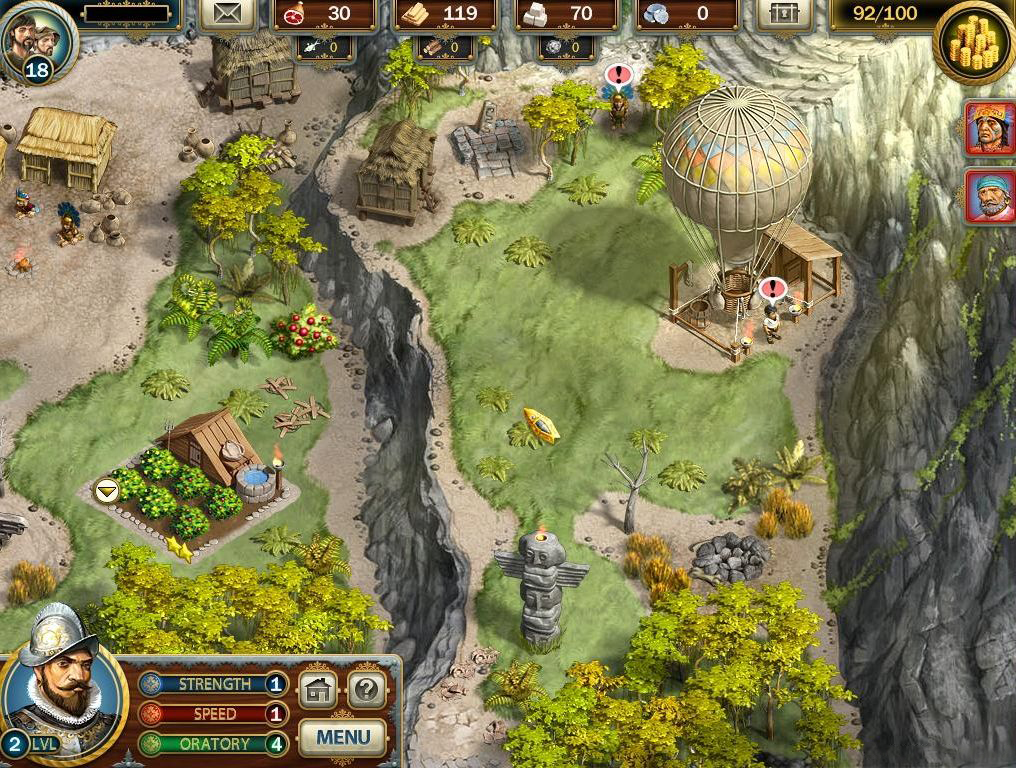Click the wood planks resource counter
The width and height of the screenshot is (1016, 768).
pos(444,14)
